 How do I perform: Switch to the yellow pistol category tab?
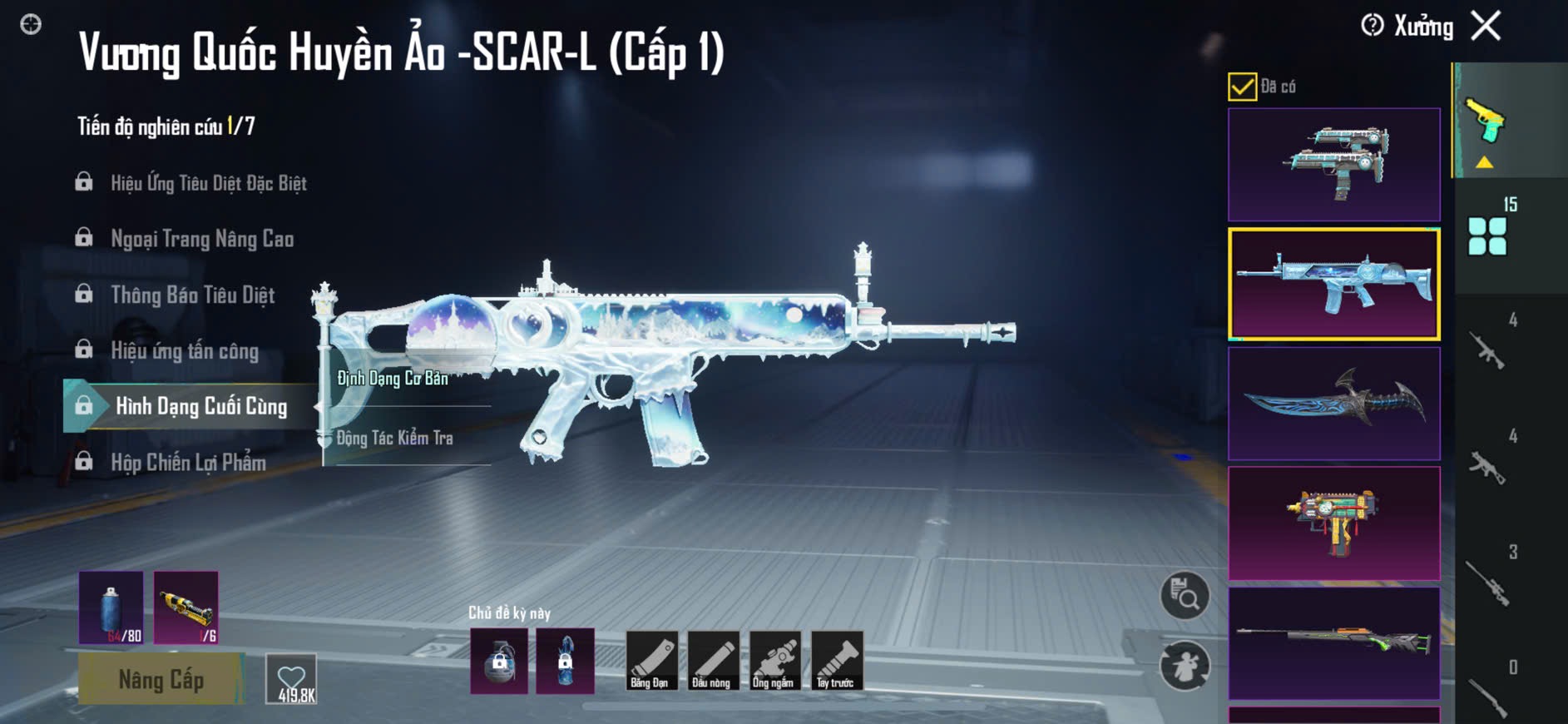1486,122
